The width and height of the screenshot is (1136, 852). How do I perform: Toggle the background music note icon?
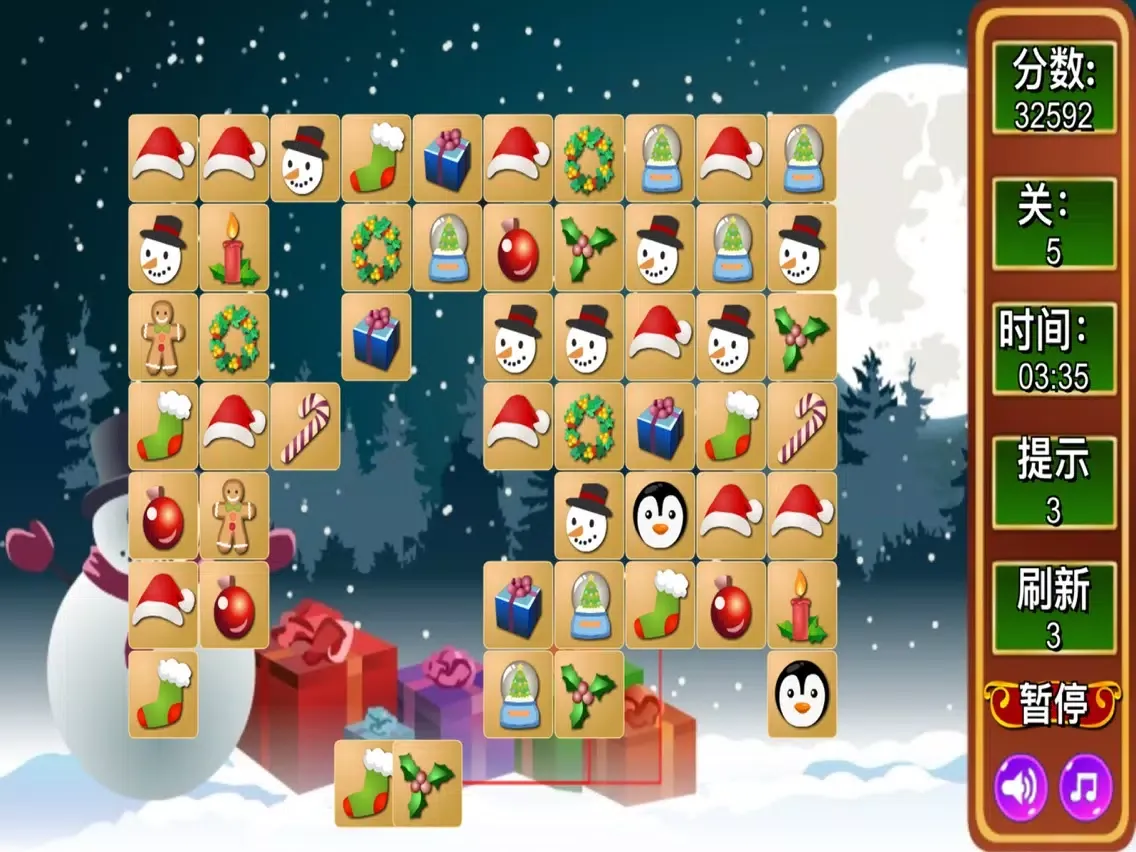point(1085,787)
